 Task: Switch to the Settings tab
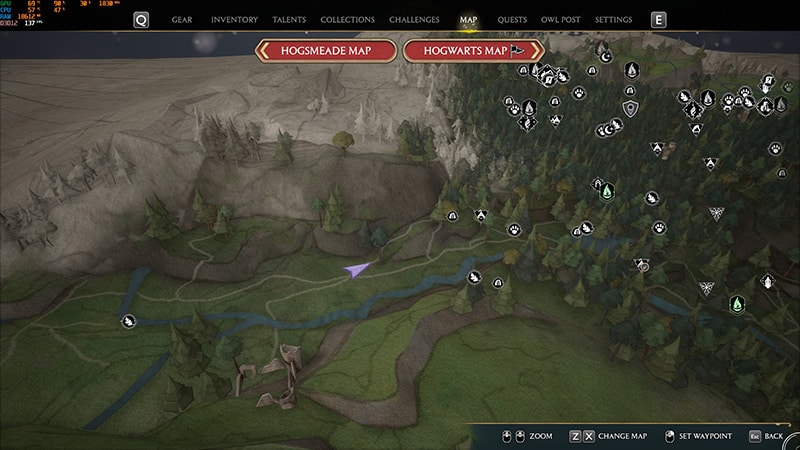[613, 19]
